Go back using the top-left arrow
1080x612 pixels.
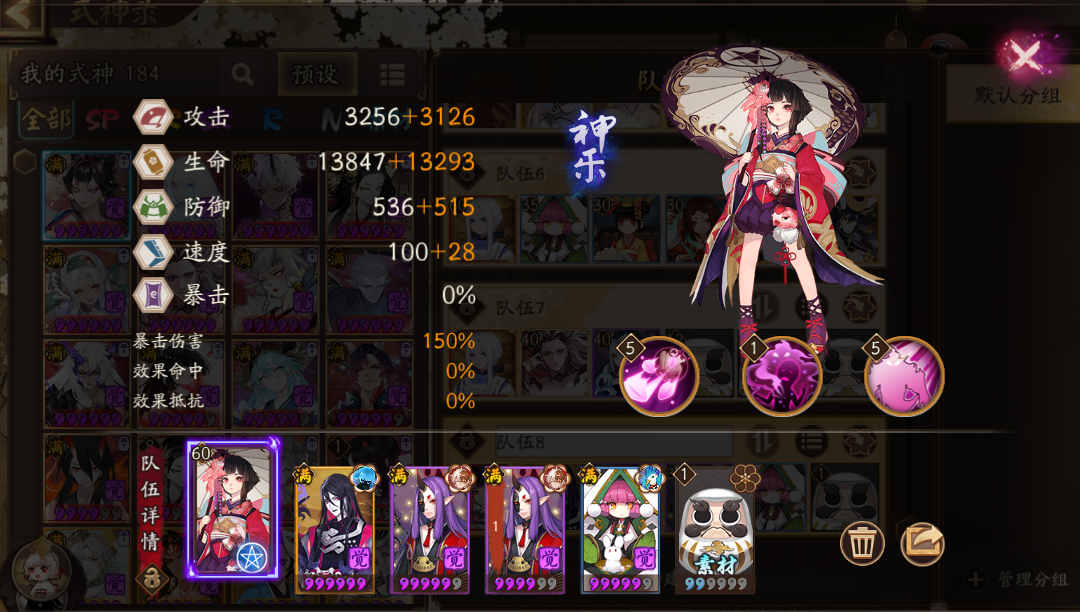22,14
